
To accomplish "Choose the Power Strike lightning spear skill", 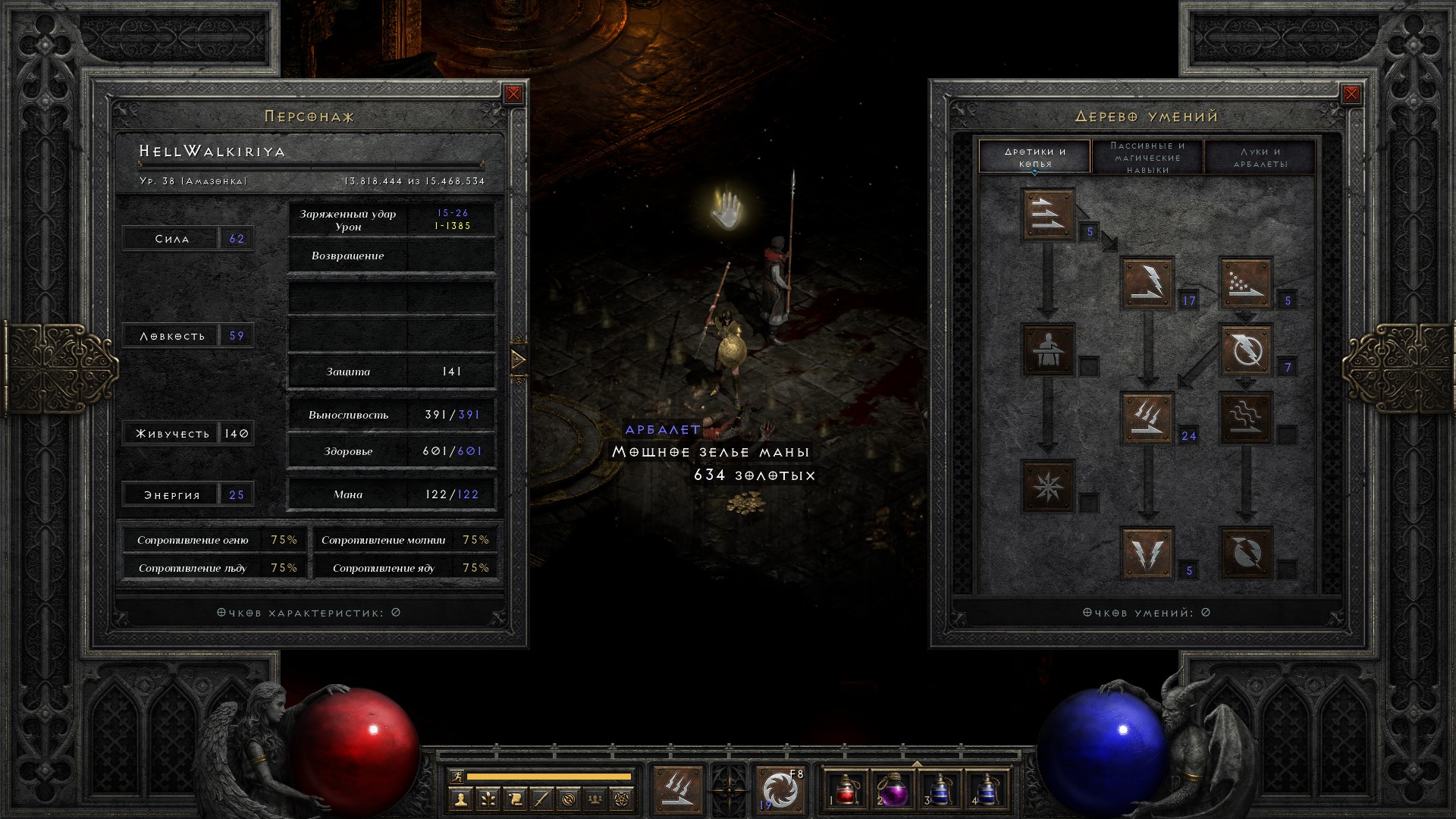I will pos(1147,283).
